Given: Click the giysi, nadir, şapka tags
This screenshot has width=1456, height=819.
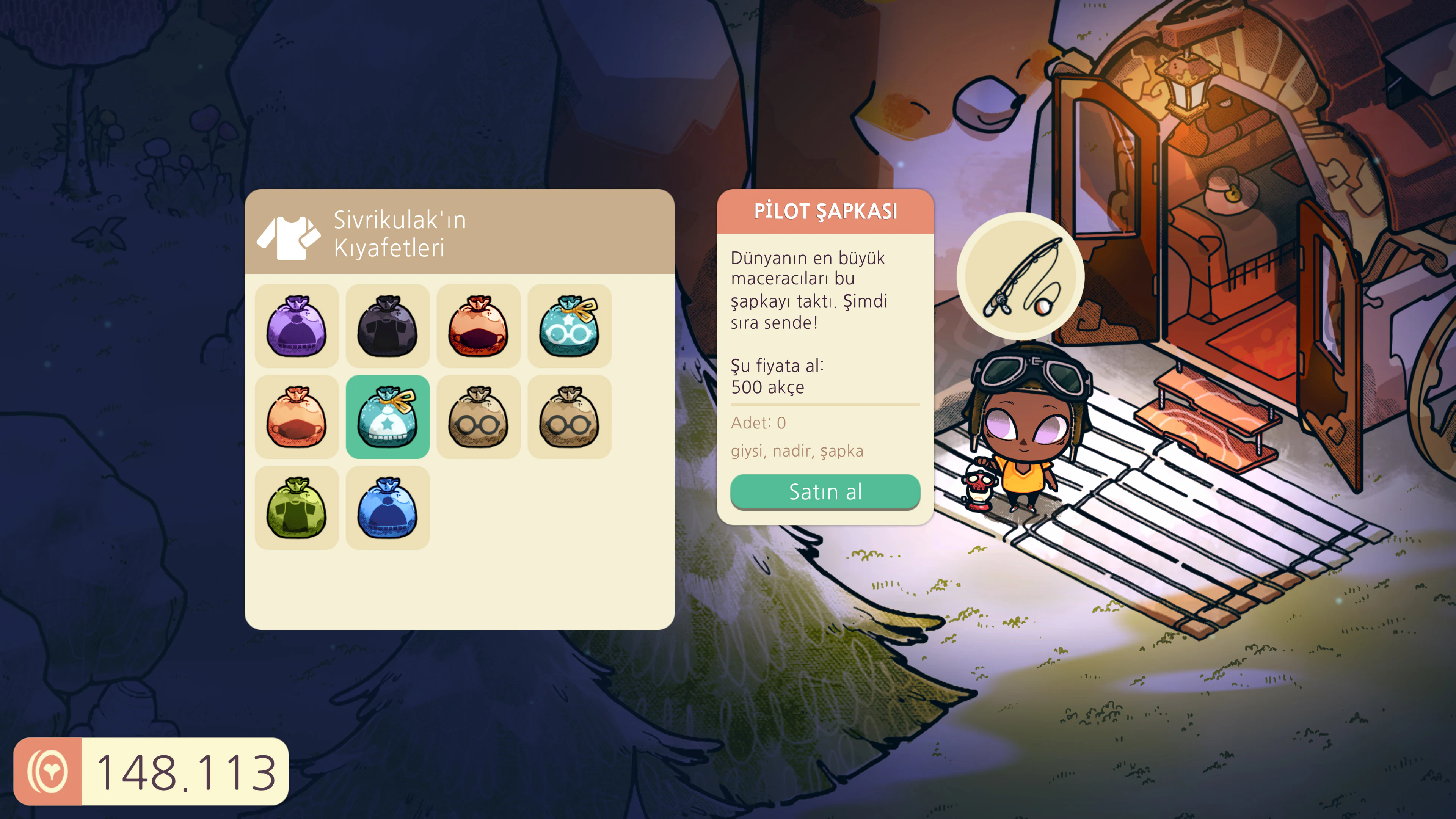Looking at the screenshot, I should [x=798, y=451].
